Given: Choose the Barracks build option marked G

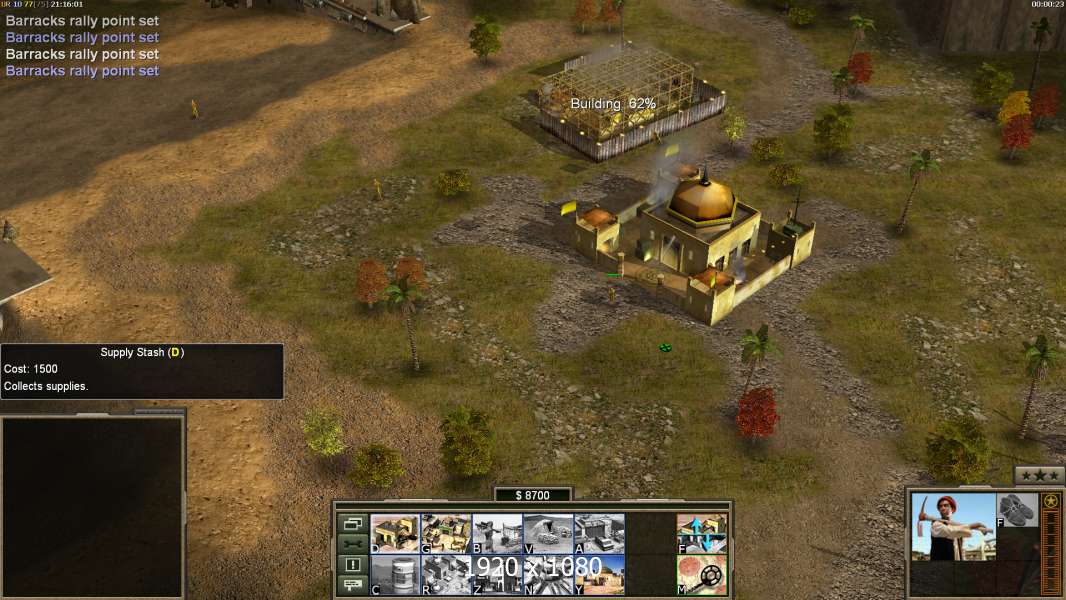Looking at the screenshot, I should coord(446,533).
